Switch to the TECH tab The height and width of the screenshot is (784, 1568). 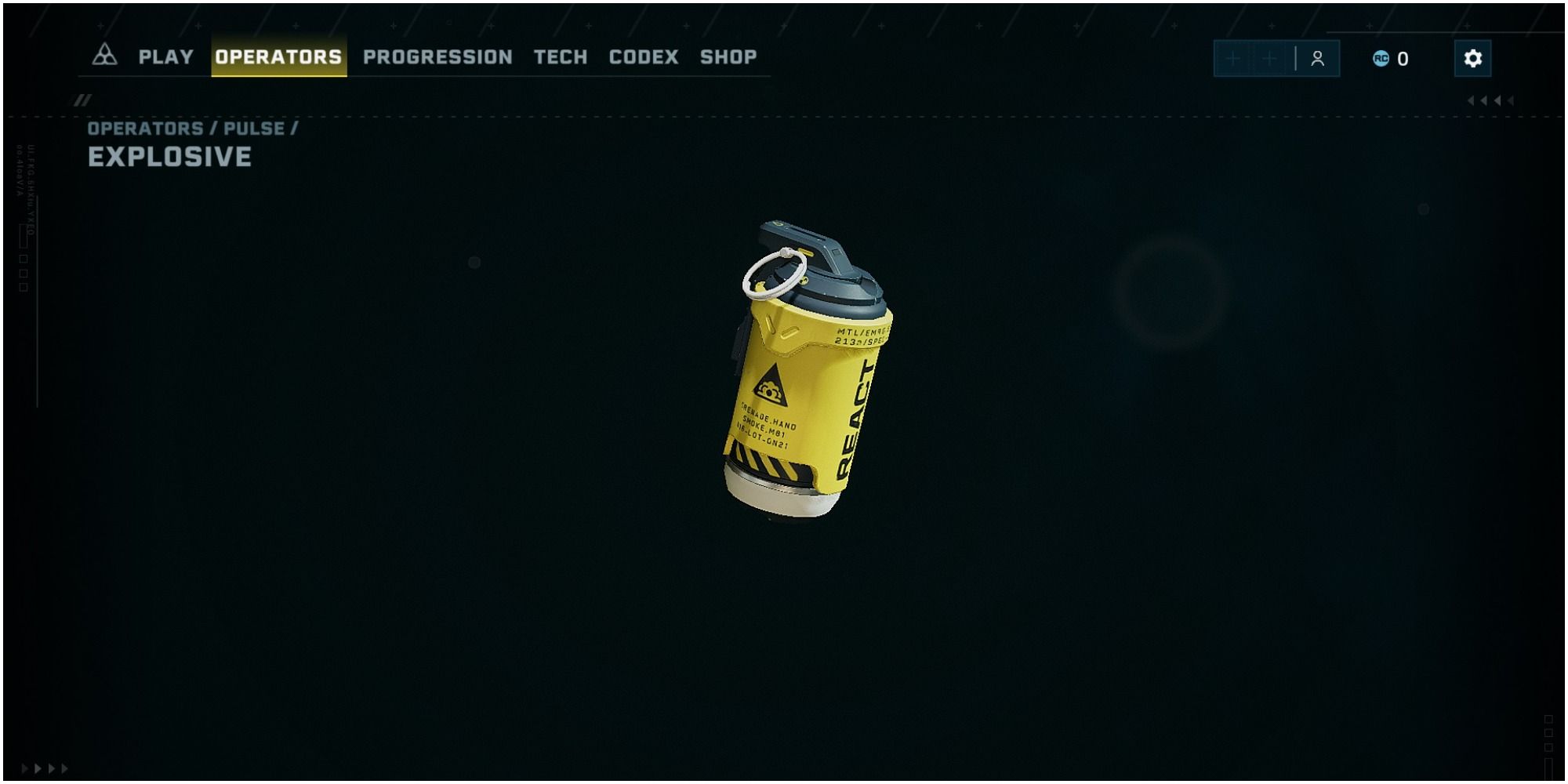coord(560,56)
